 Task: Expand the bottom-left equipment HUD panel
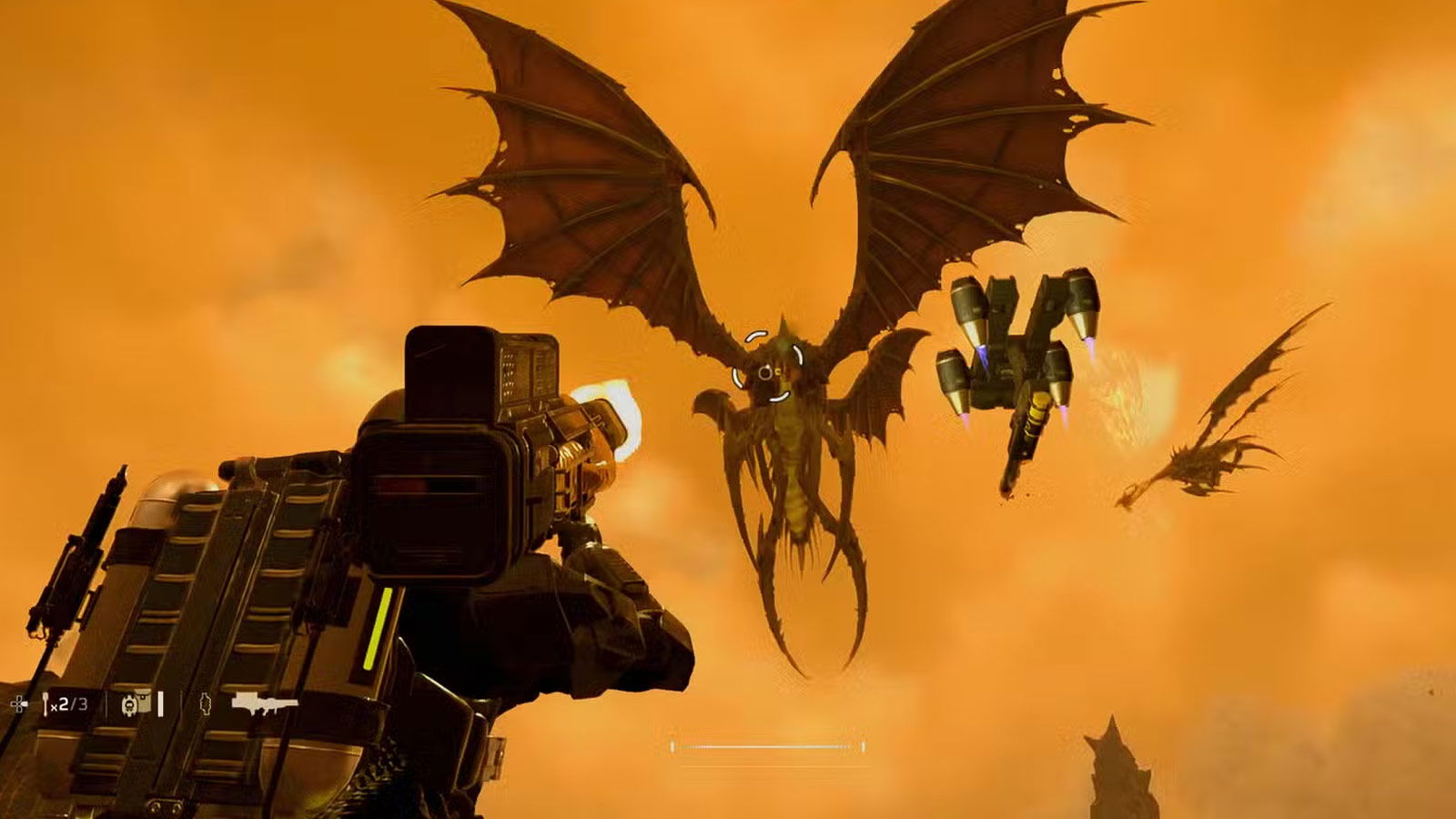click(146, 703)
